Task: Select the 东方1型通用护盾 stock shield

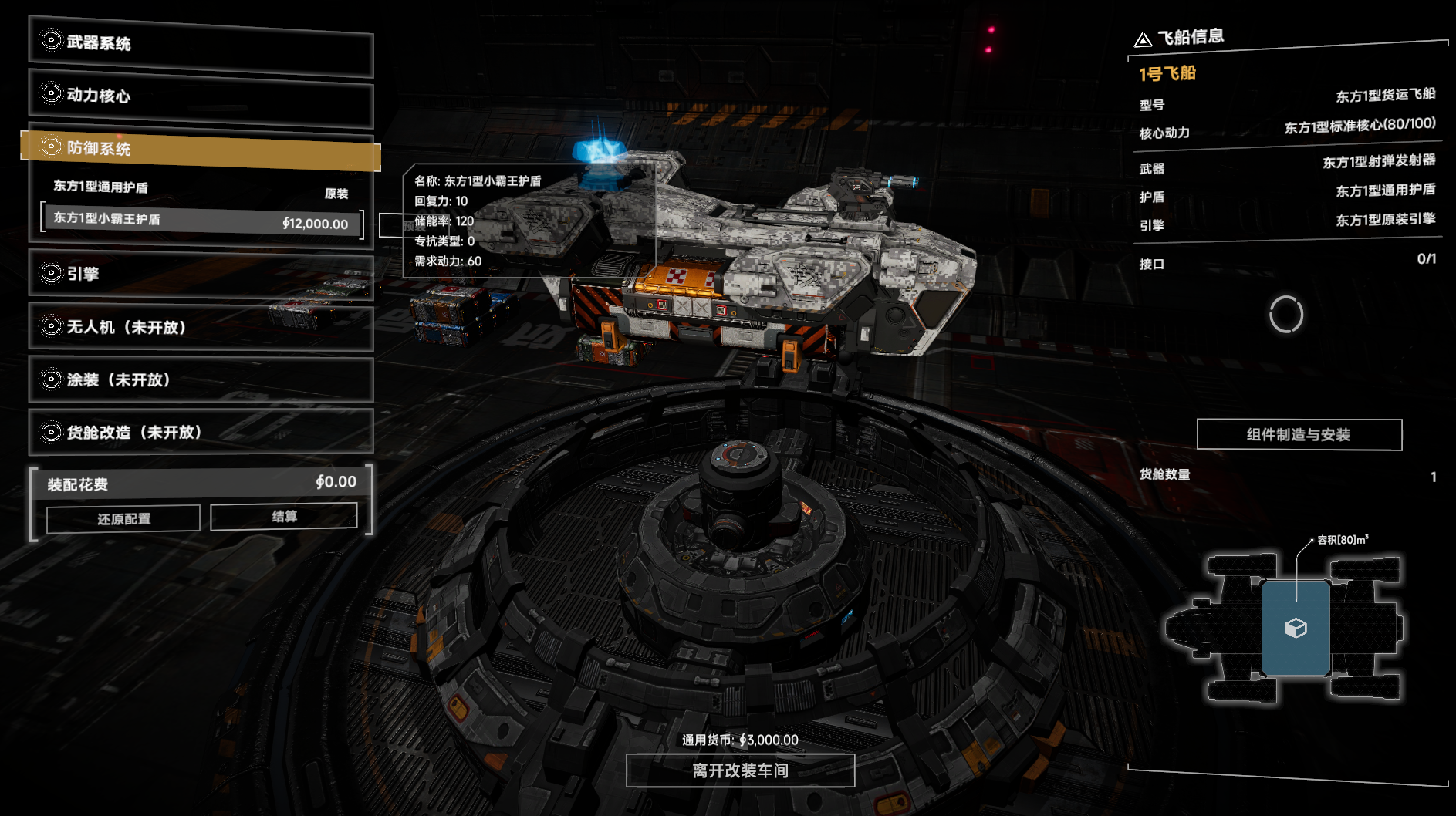Action: [x=201, y=188]
